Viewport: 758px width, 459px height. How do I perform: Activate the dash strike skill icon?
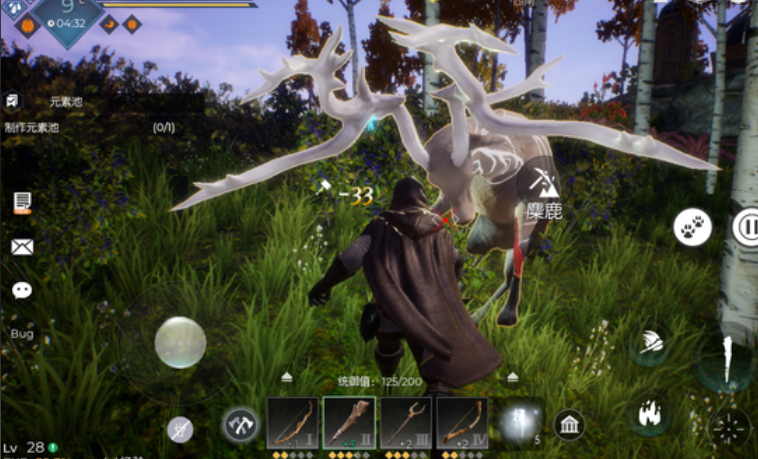point(649,344)
